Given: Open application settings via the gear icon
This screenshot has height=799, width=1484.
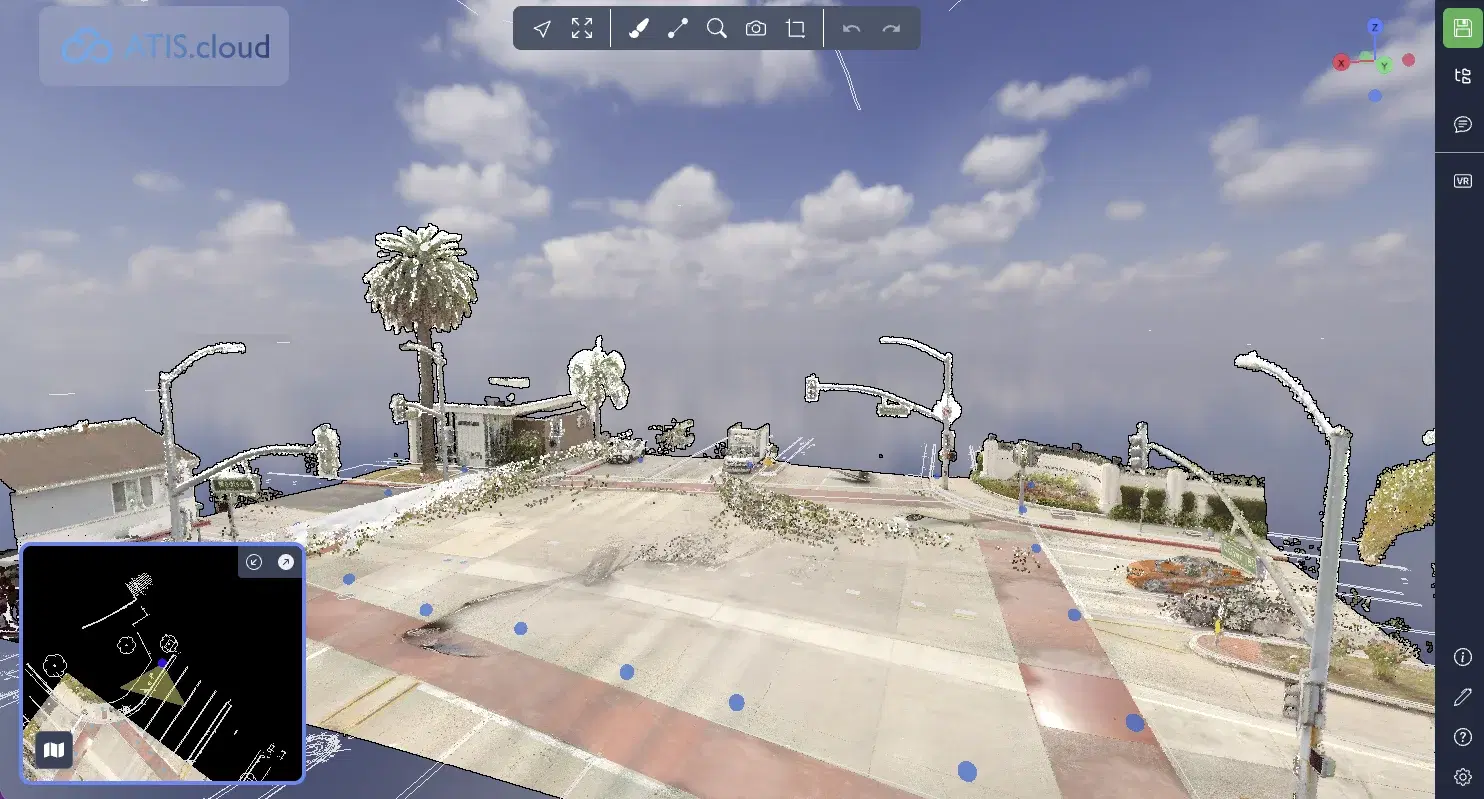Looking at the screenshot, I should 1462,776.
